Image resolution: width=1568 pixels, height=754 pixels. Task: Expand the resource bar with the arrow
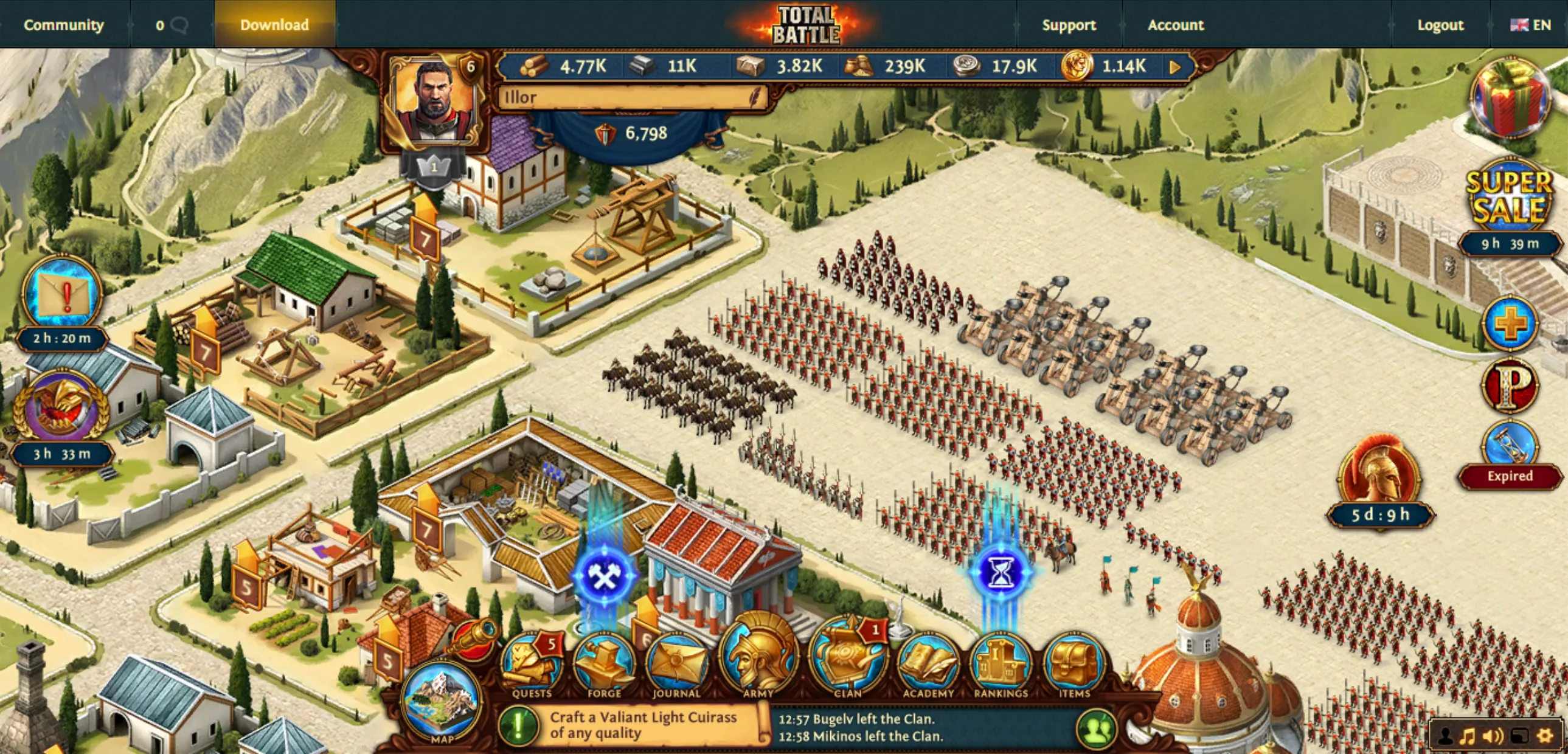[1174, 67]
